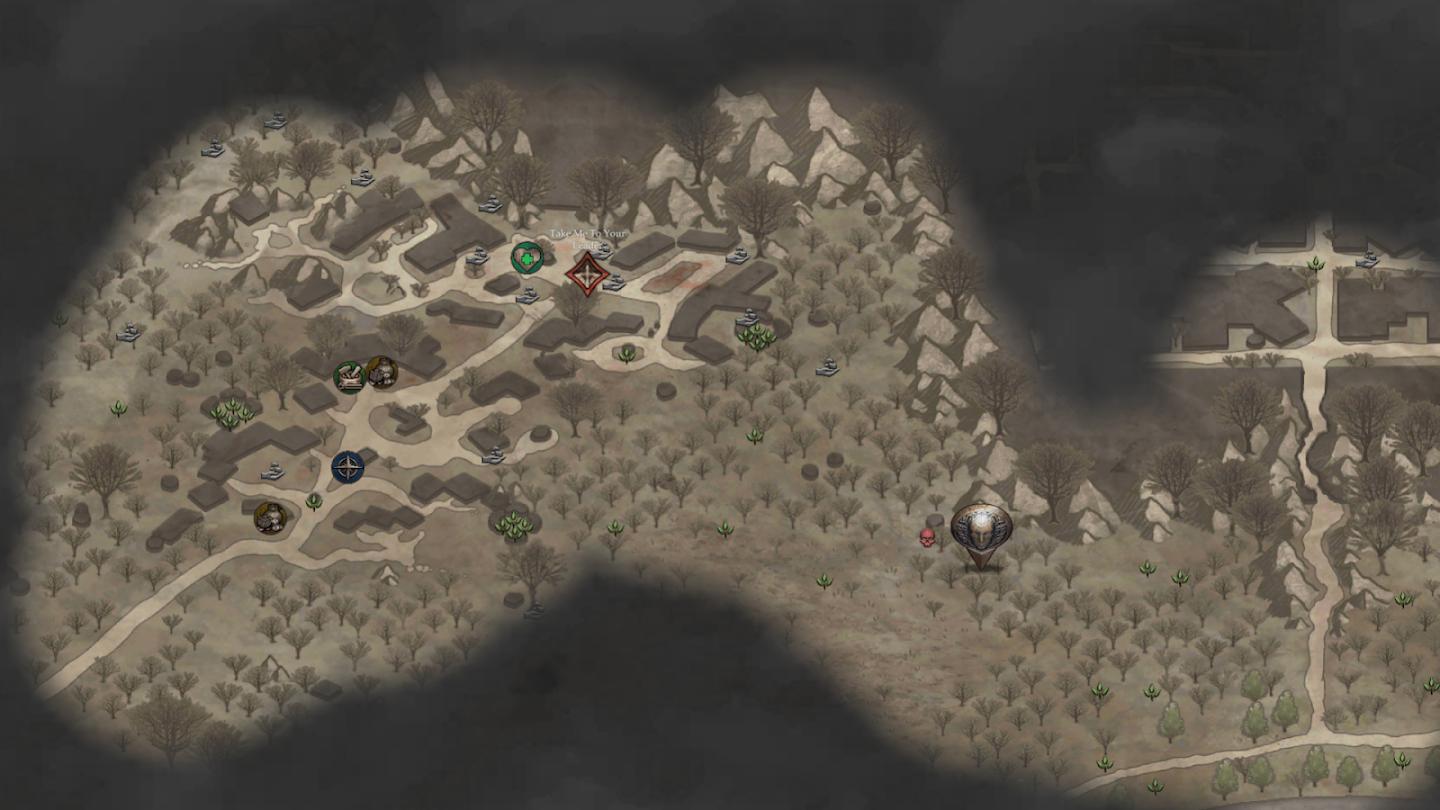
Task: Select the green heart healer map marker
Action: pyautogui.click(x=527, y=259)
